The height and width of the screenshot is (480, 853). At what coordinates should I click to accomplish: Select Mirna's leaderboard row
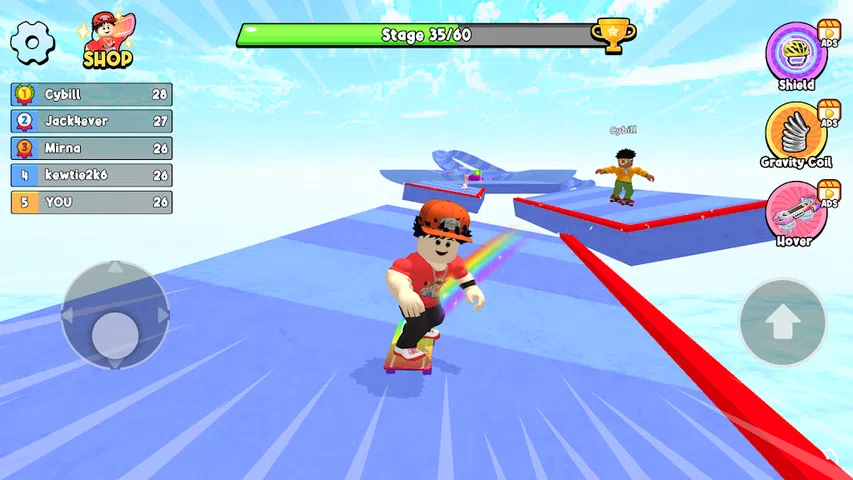click(91, 148)
